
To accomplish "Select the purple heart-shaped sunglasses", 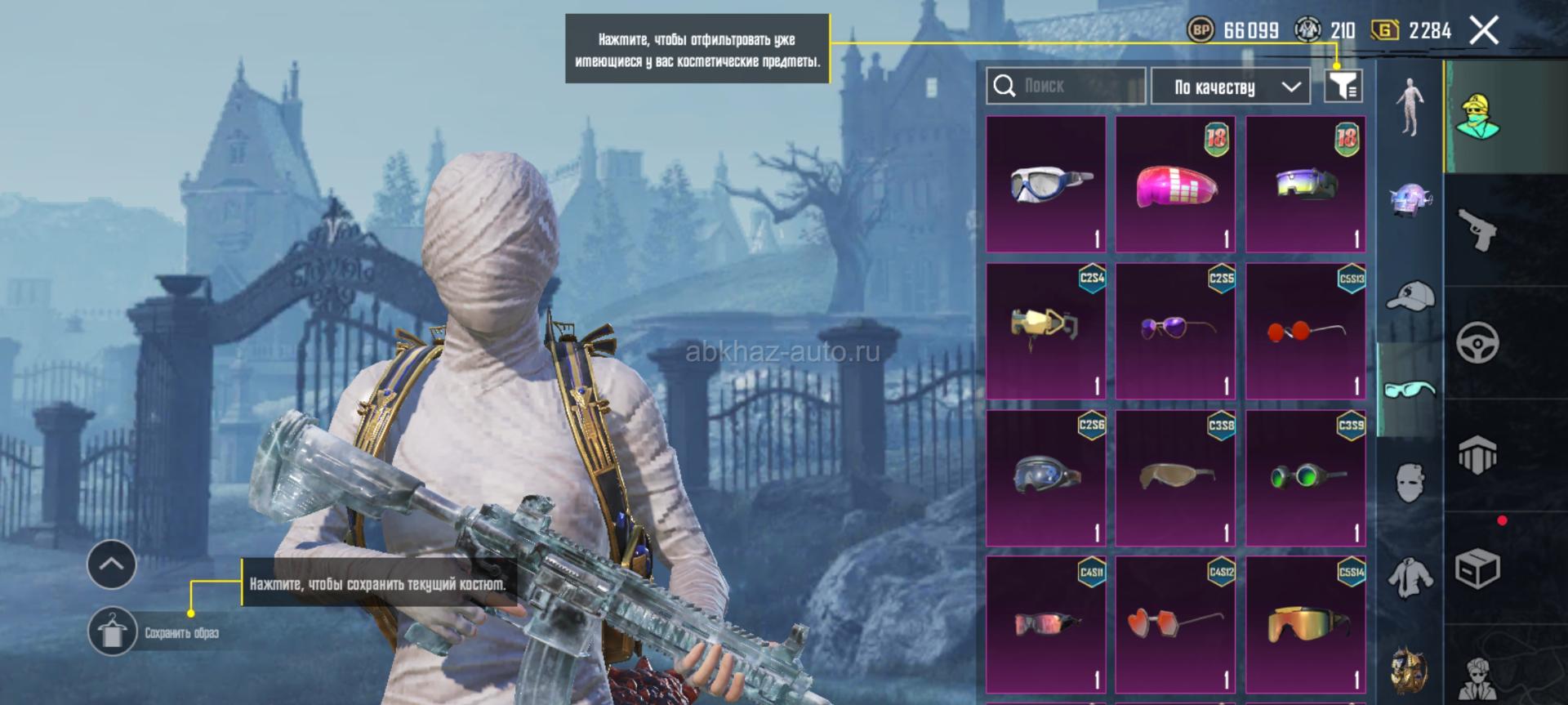I will pyautogui.click(x=1175, y=331).
